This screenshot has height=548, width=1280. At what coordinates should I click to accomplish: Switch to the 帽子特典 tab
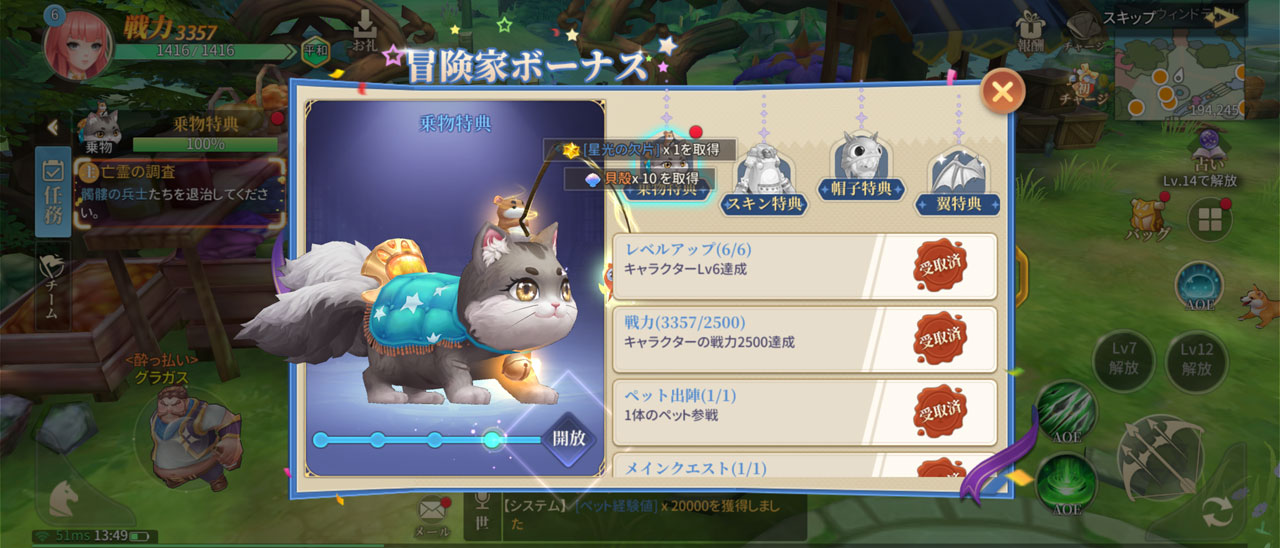(861, 169)
